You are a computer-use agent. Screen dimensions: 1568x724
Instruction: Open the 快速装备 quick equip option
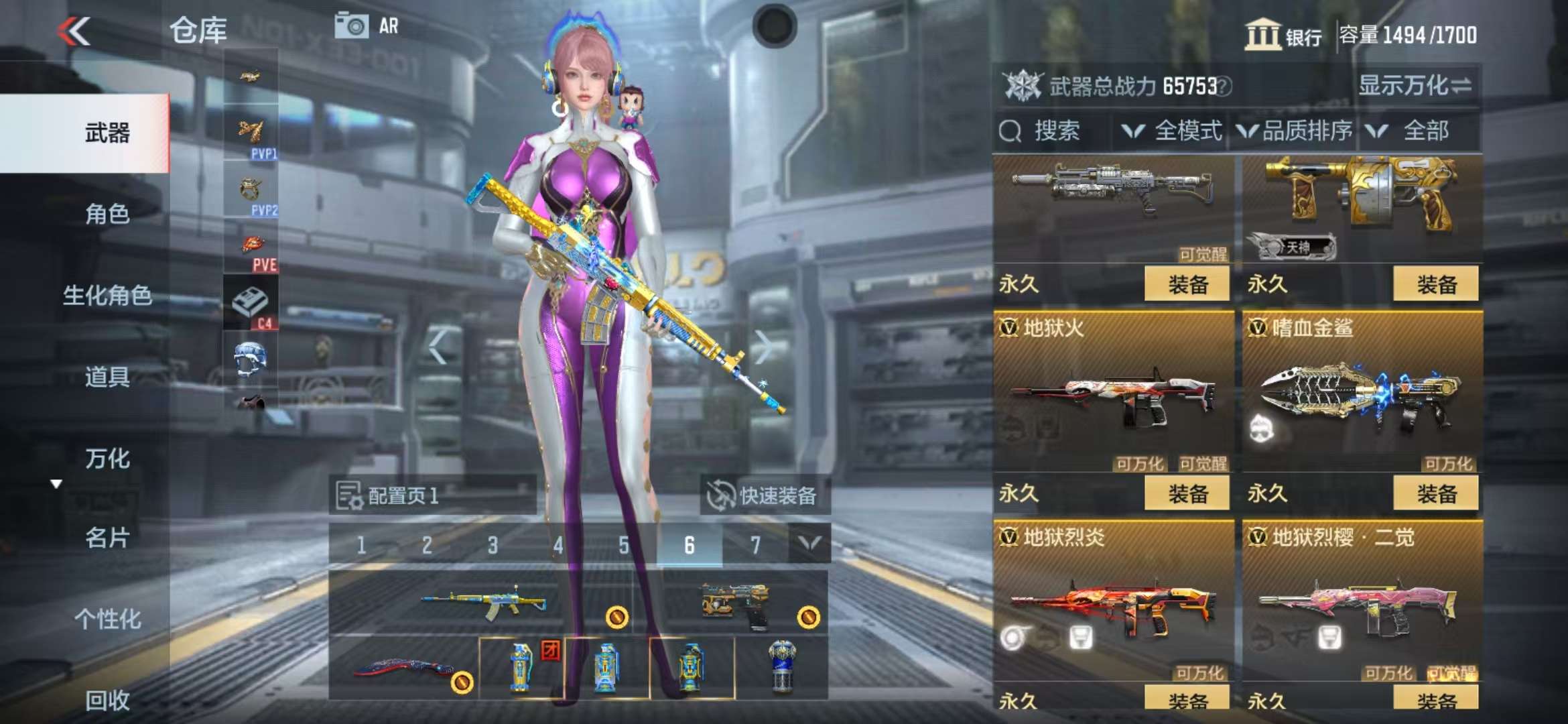[x=765, y=496]
